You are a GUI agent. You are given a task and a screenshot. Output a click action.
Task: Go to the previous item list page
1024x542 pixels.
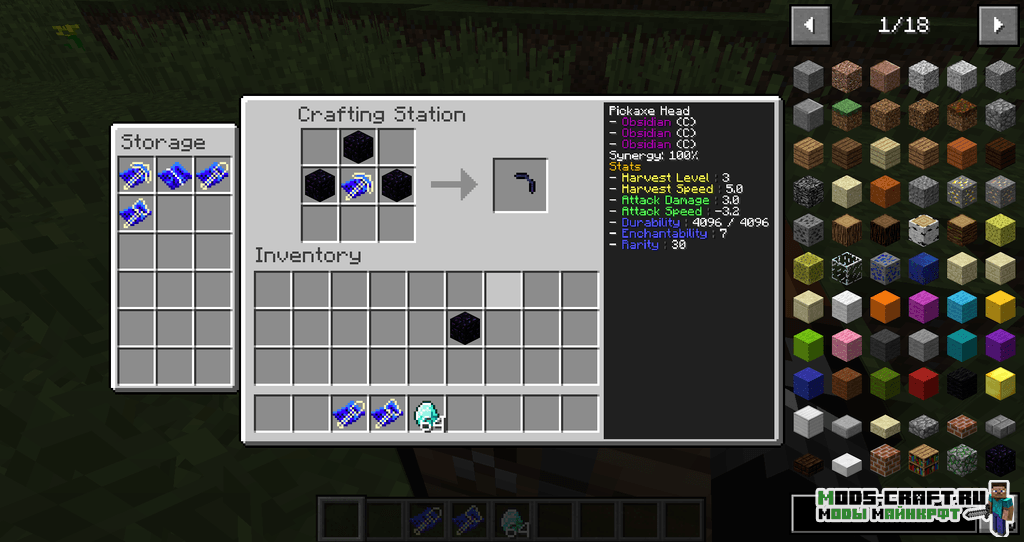pyautogui.click(x=810, y=24)
